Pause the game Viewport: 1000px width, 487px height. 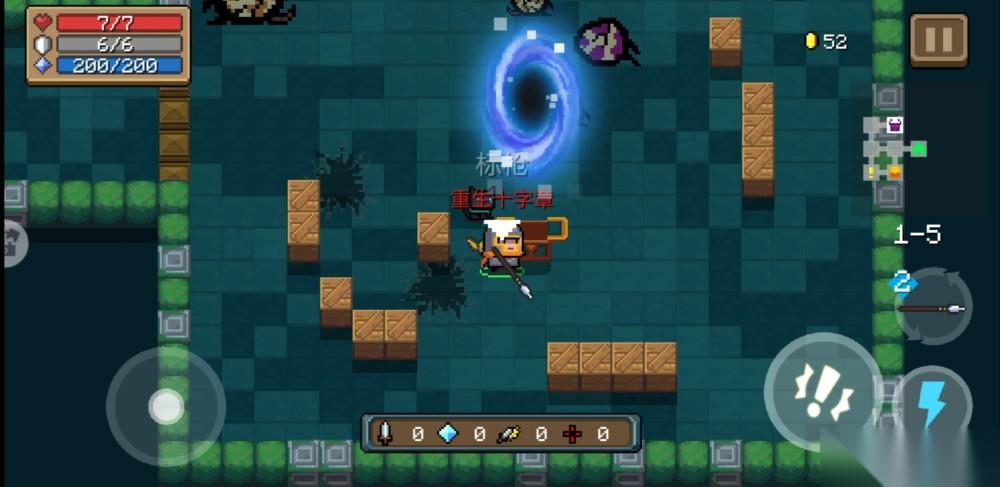click(938, 40)
